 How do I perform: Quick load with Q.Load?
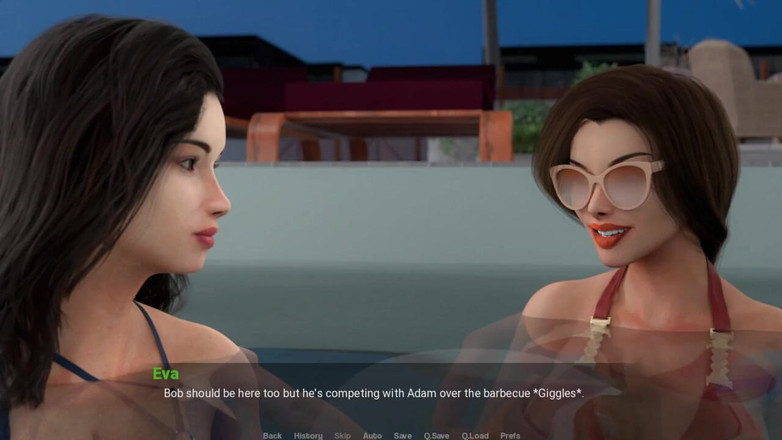475,435
